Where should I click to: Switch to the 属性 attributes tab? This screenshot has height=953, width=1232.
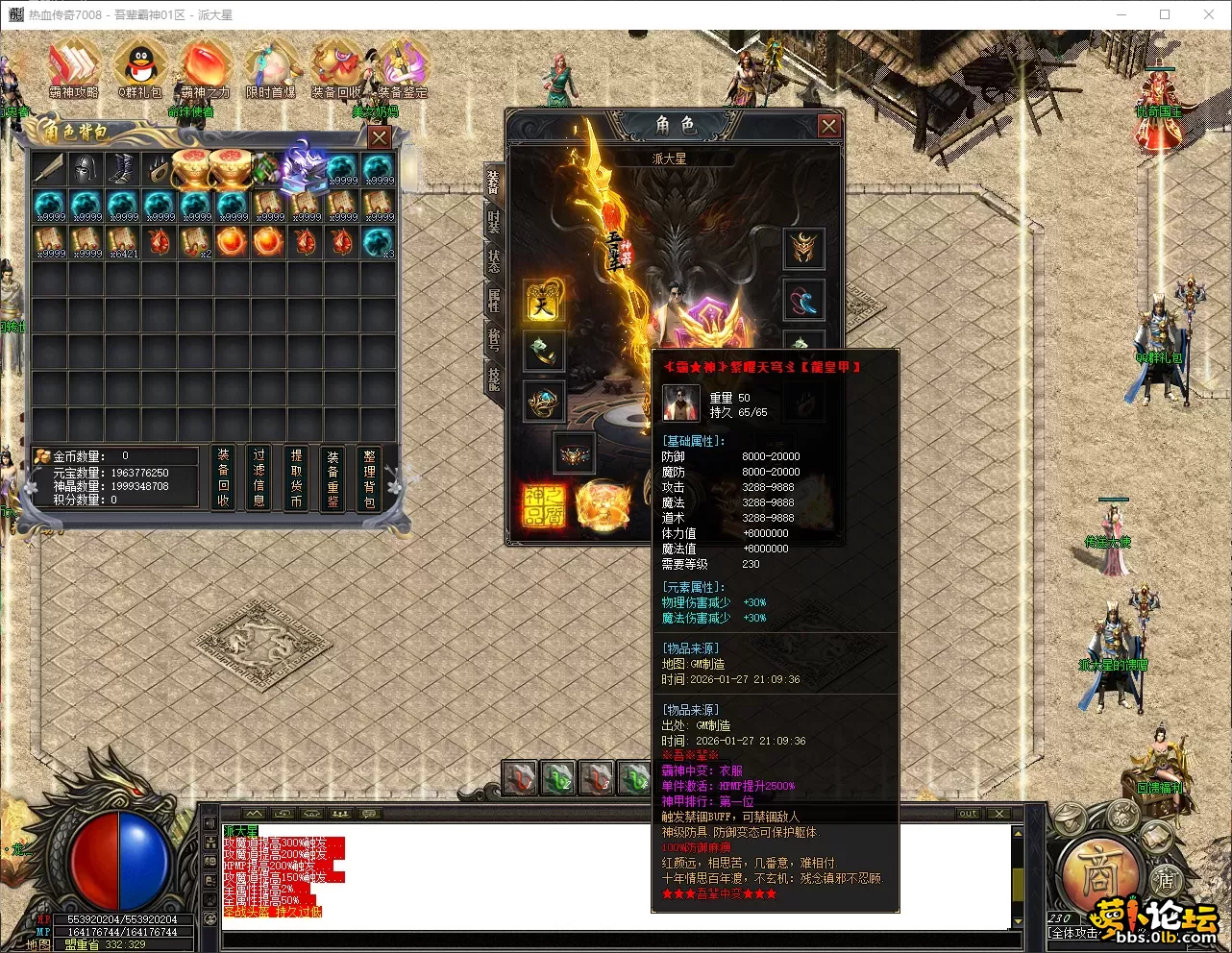click(493, 300)
